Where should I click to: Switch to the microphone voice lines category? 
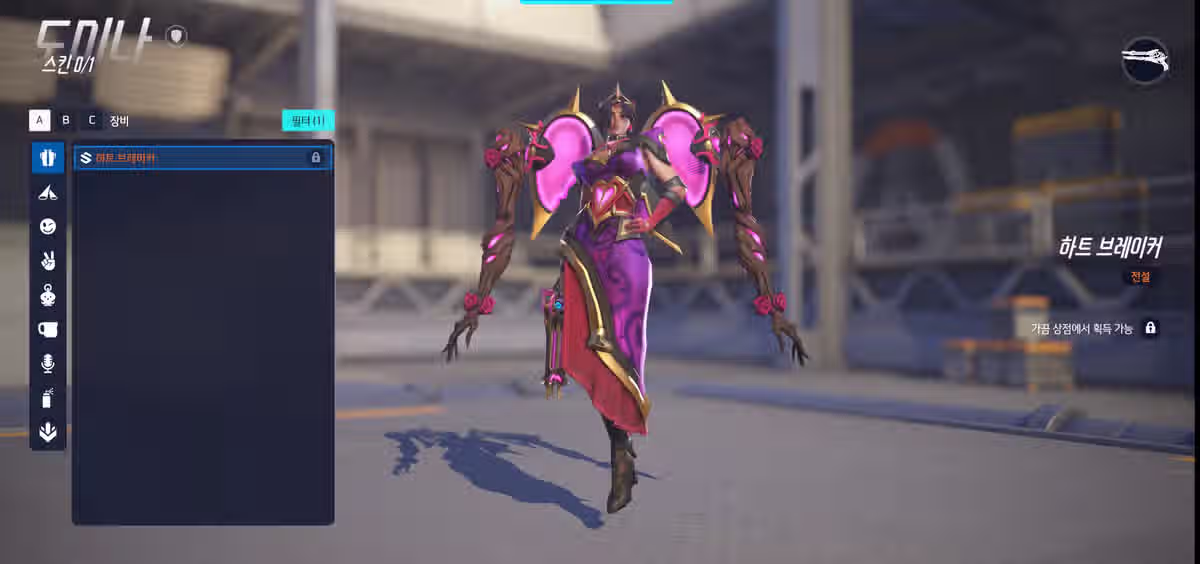click(x=48, y=364)
